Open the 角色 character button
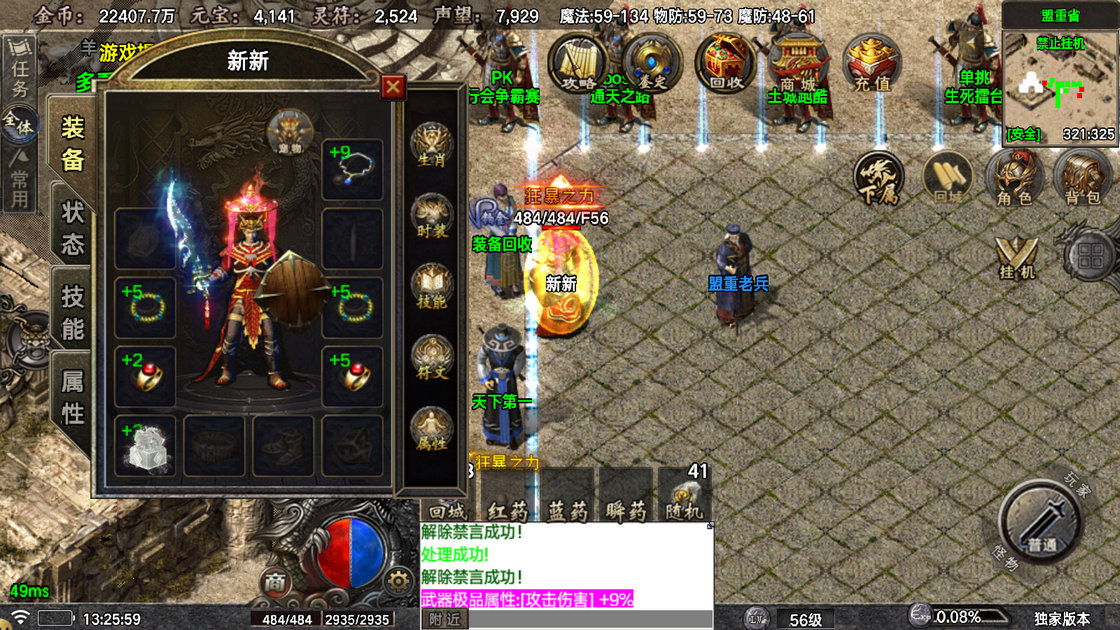1120x630 pixels. (1013, 177)
